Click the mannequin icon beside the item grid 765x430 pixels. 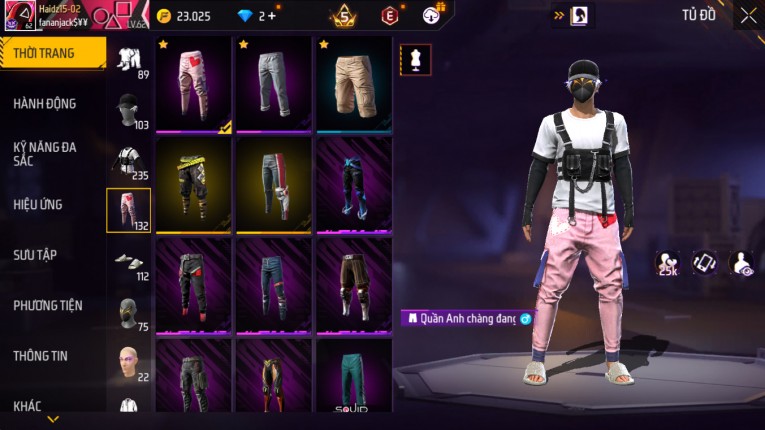pos(415,59)
